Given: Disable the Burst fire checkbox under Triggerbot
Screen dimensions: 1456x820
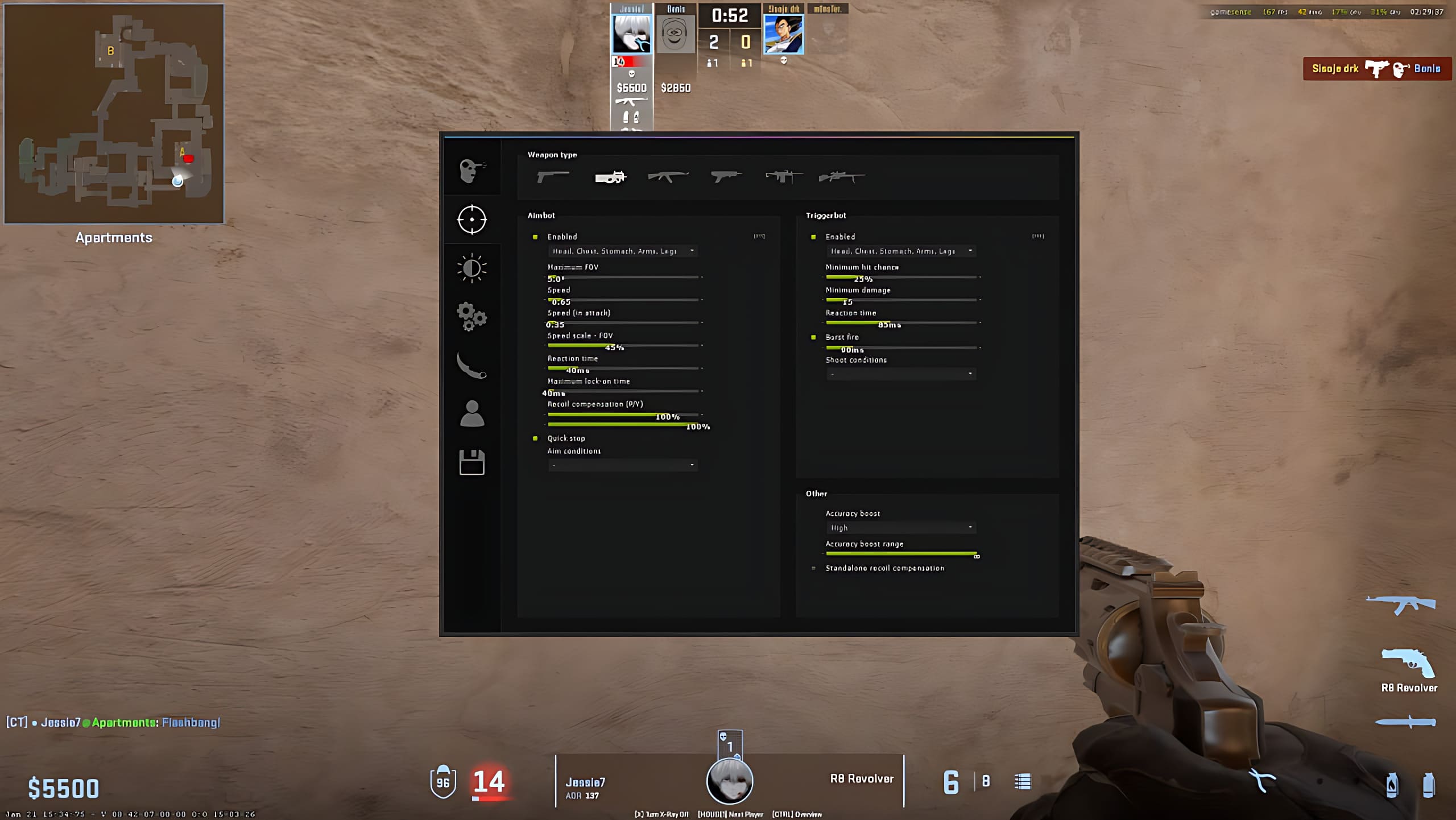Looking at the screenshot, I should click(813, 337).
